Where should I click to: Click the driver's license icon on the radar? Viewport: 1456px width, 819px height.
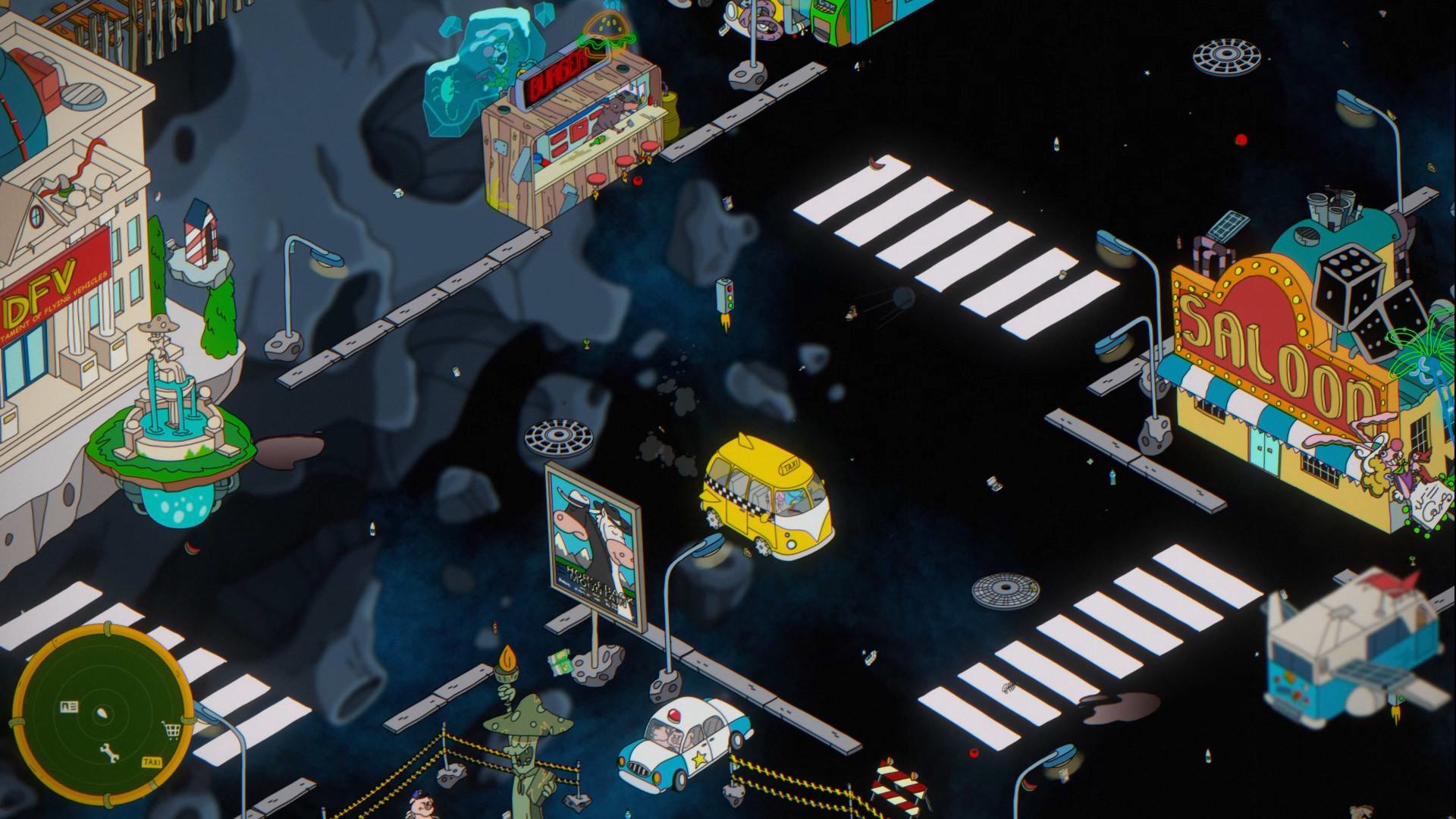(x=69, y=706)
